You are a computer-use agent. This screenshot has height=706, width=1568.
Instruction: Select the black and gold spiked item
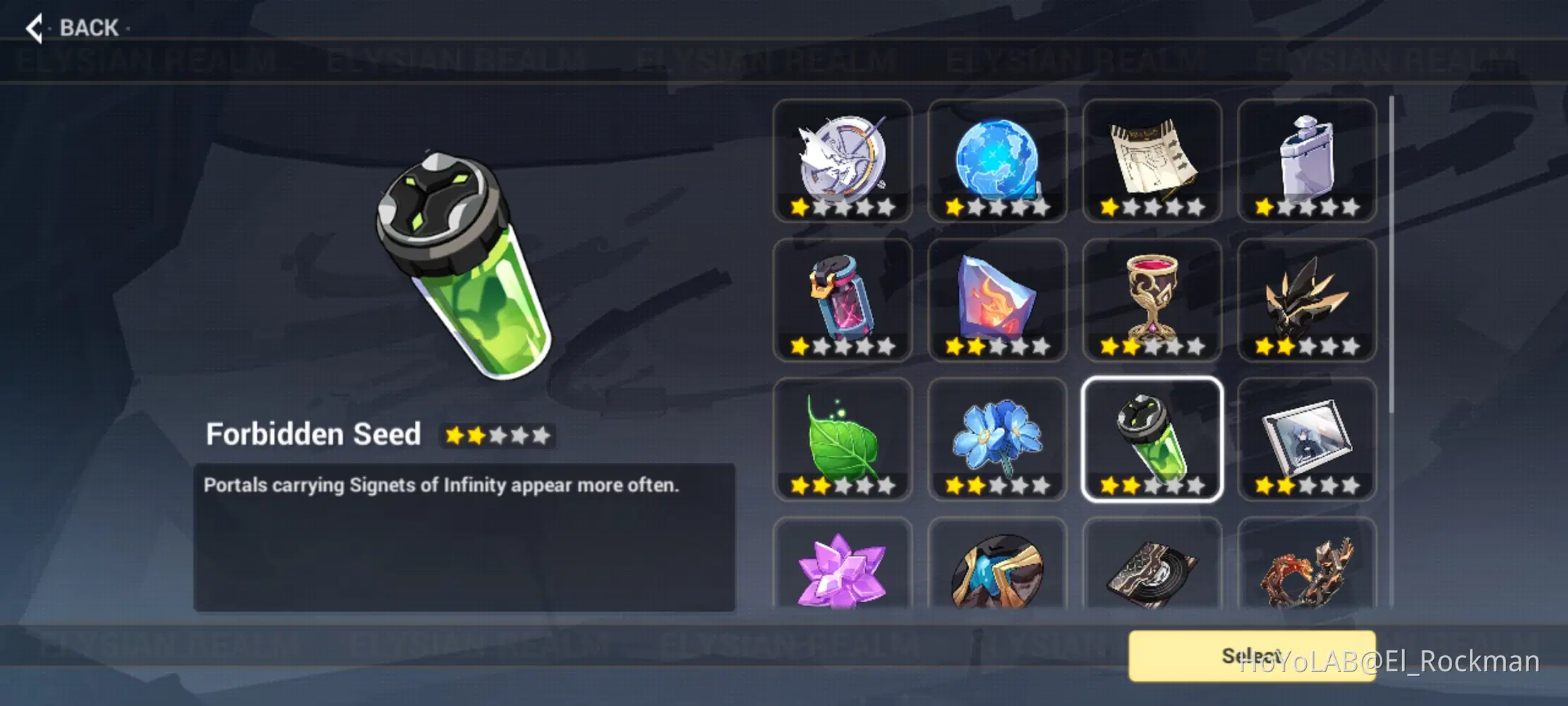1307,300
